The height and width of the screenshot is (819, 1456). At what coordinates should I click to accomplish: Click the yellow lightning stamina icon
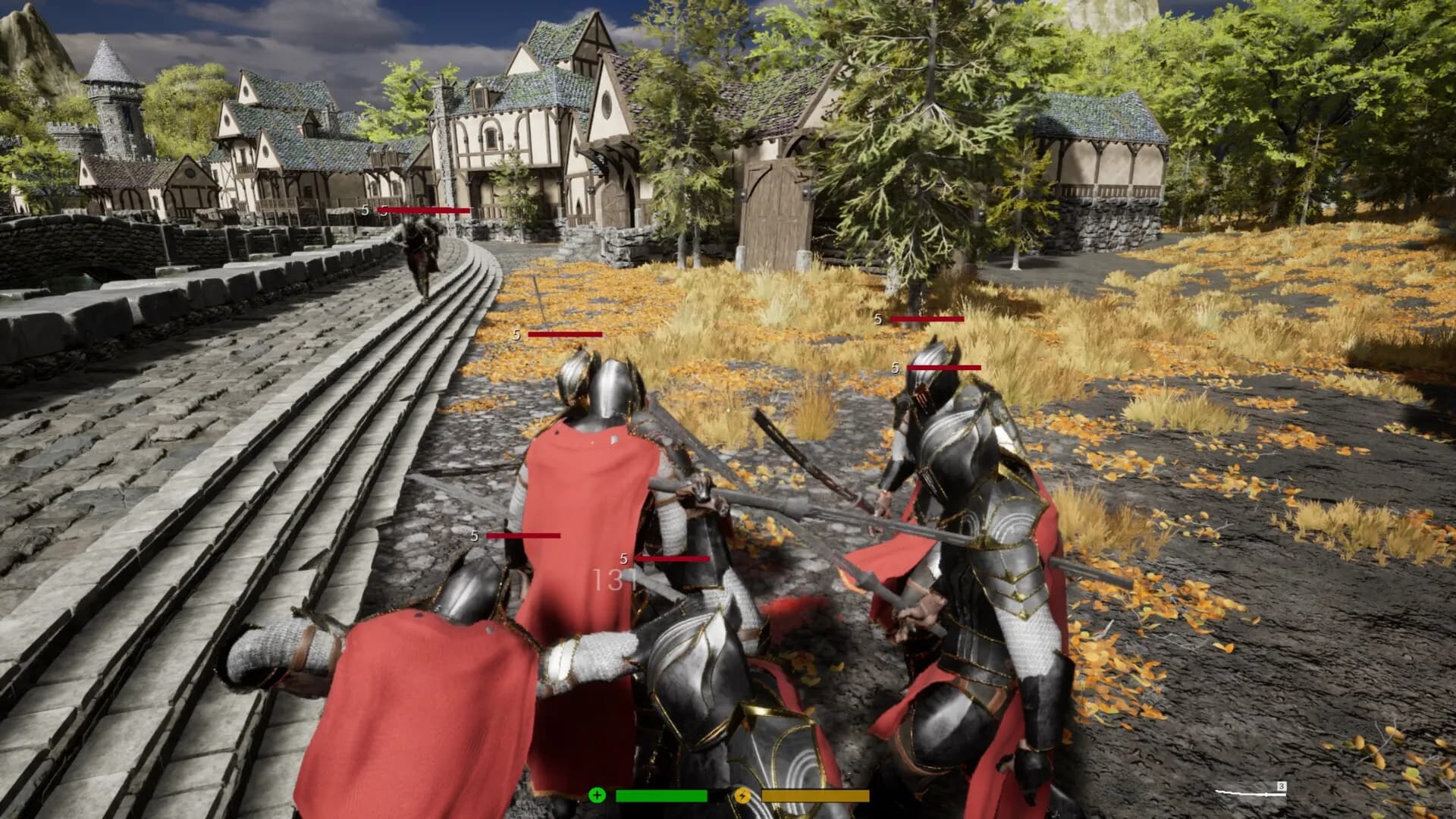coord(743,795)
